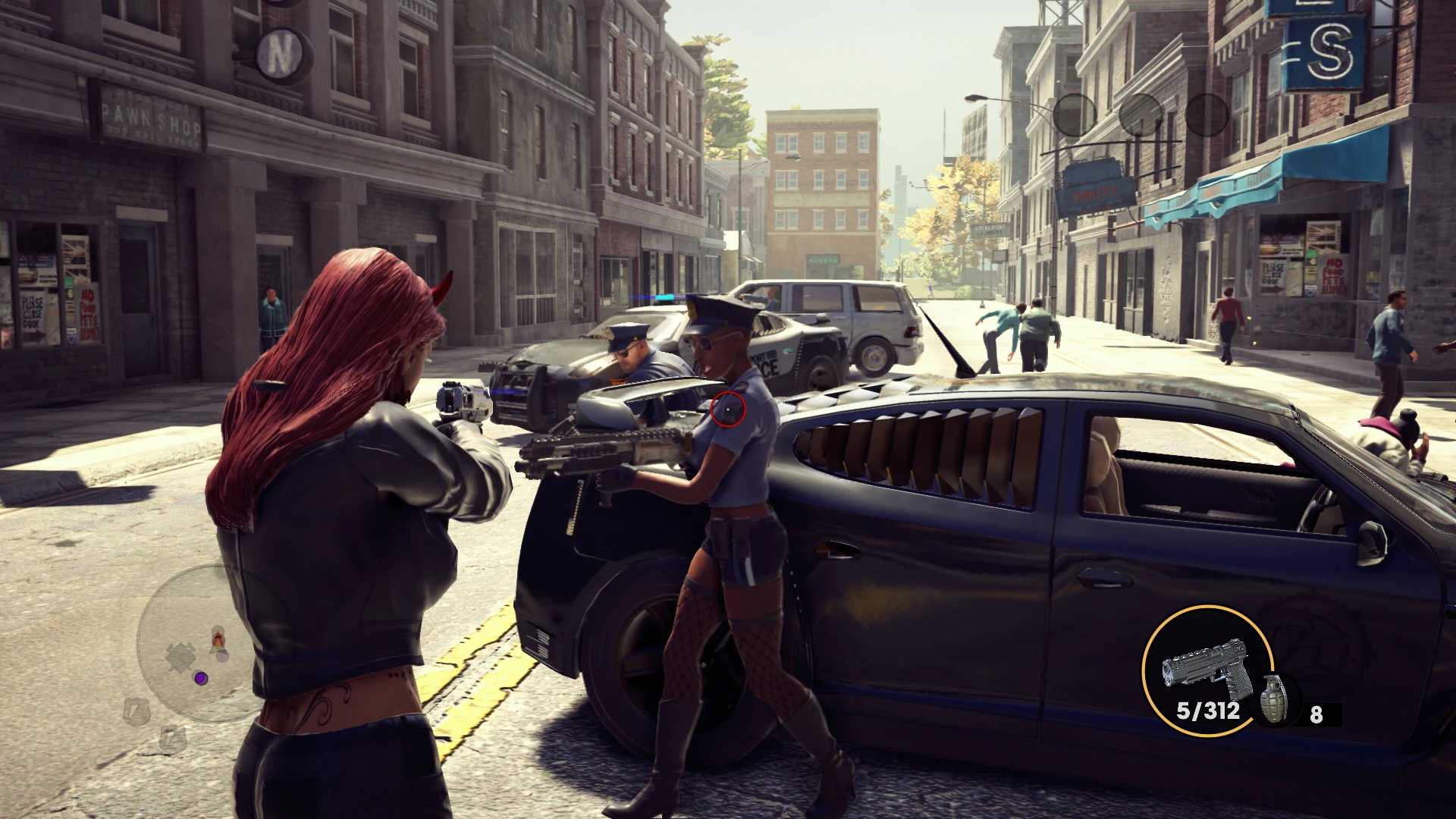Click the leftmost notoriety circle at top right
Image resolution: width=1456 pixels, height=819 pixels.
(x=1075, y=115)
